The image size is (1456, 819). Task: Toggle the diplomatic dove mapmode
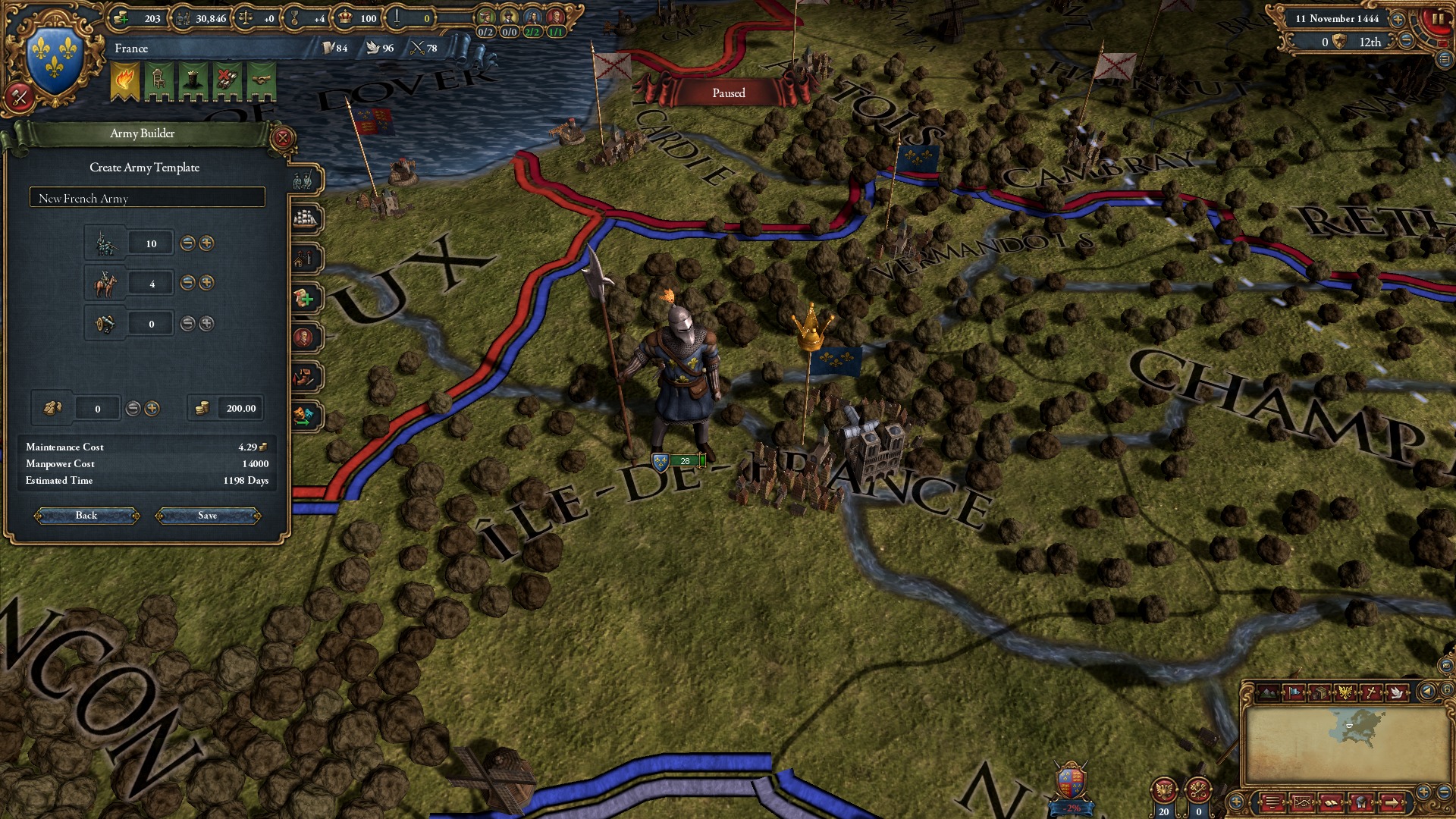coord(1398,692)
